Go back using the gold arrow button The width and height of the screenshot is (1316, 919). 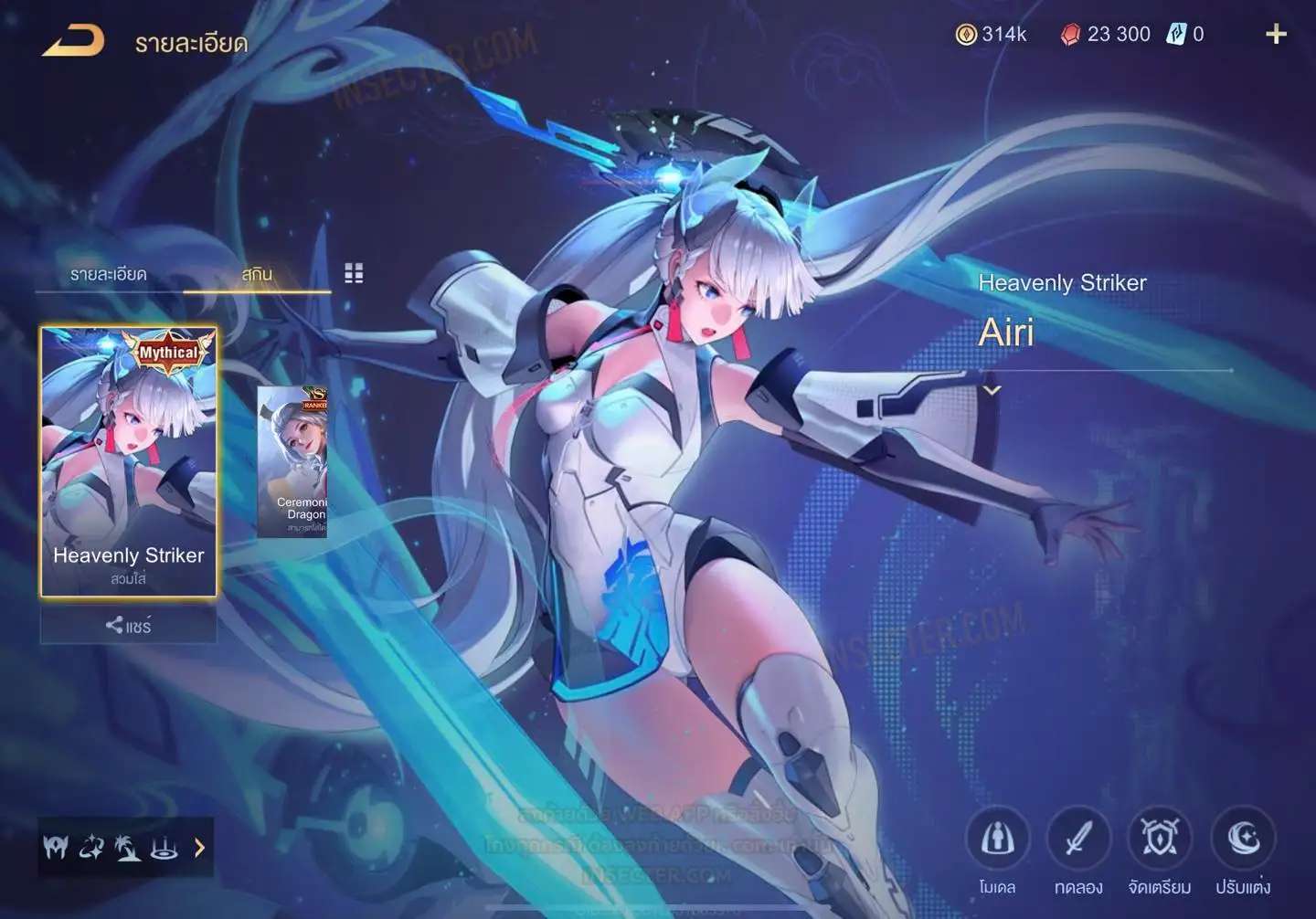point(73,41)
